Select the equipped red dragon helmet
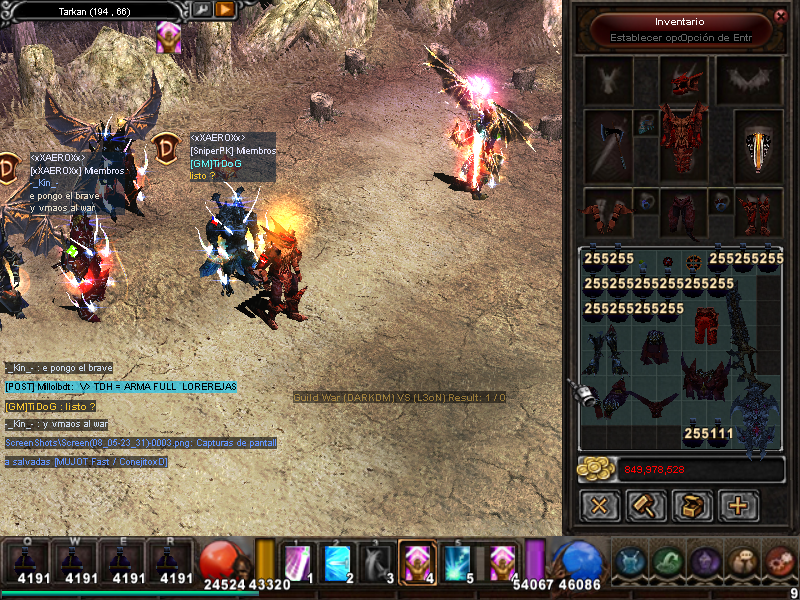 pos(683,80)
